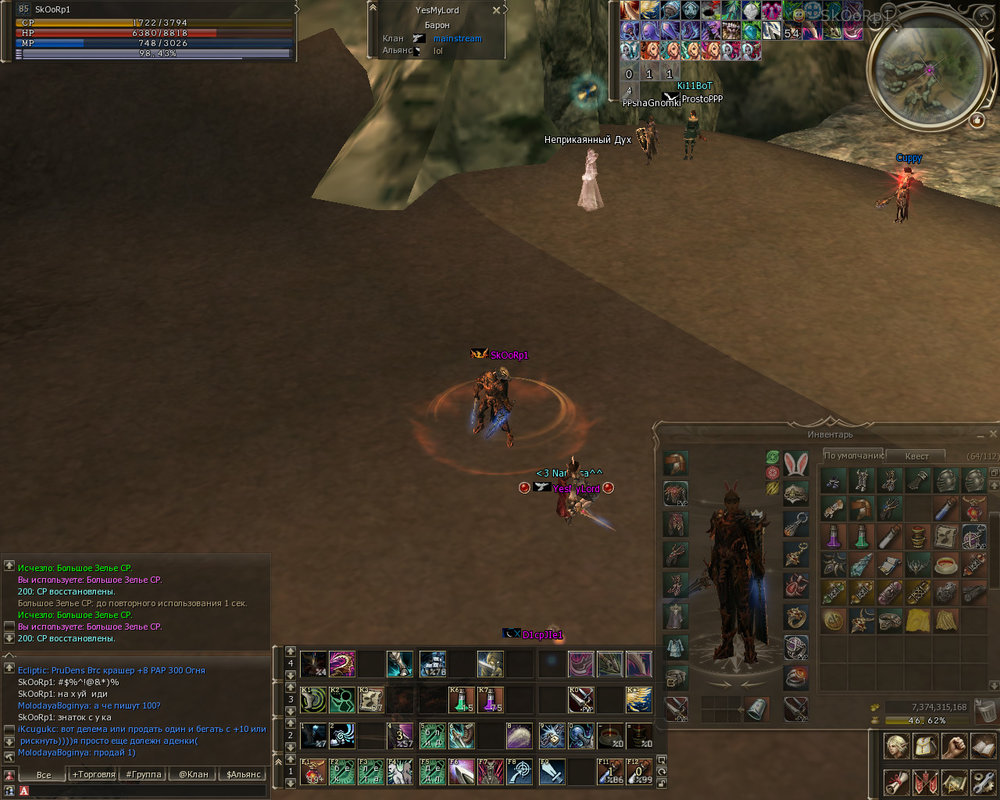Viewport: 1000px width, 800px height.
Task: Switch to the Квест inventory tab
Action: point(916,456)
